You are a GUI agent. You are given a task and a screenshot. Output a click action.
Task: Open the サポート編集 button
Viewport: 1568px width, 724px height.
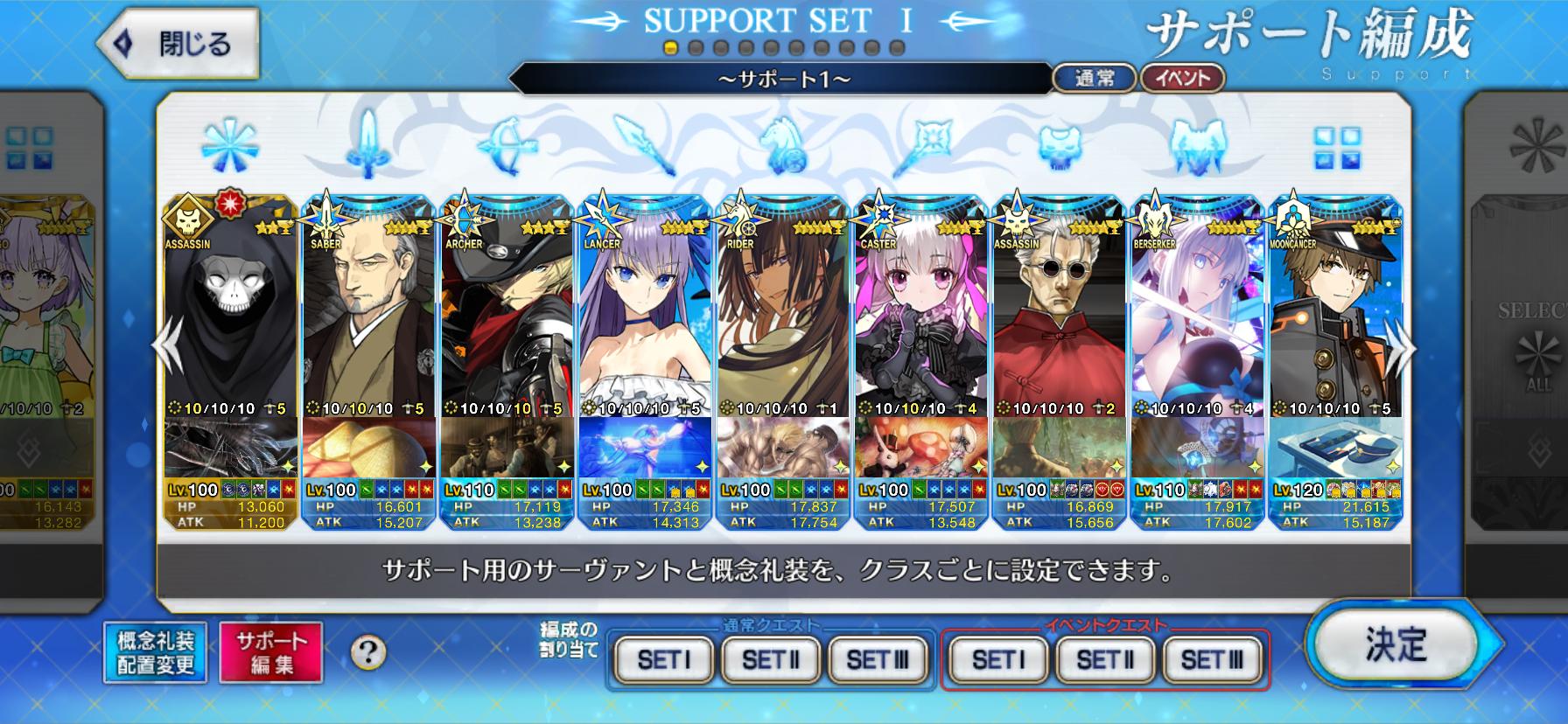(x=271, y=652)
